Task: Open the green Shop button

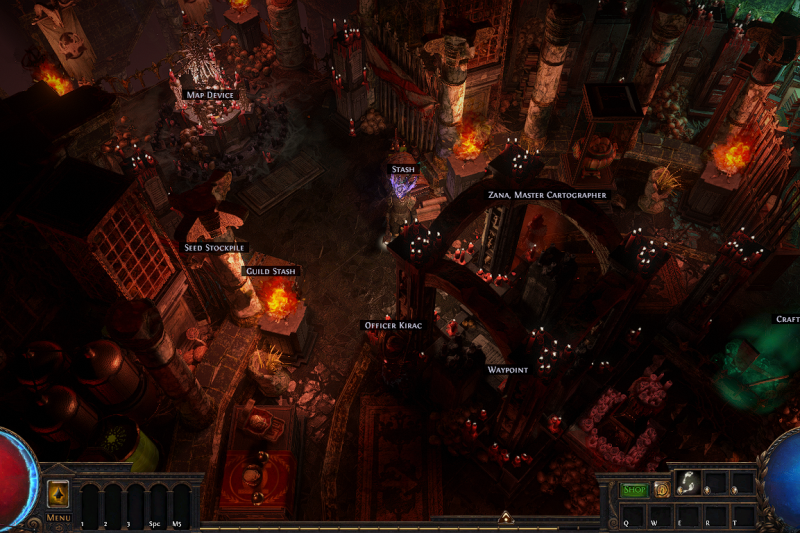Action: (634, 490)
